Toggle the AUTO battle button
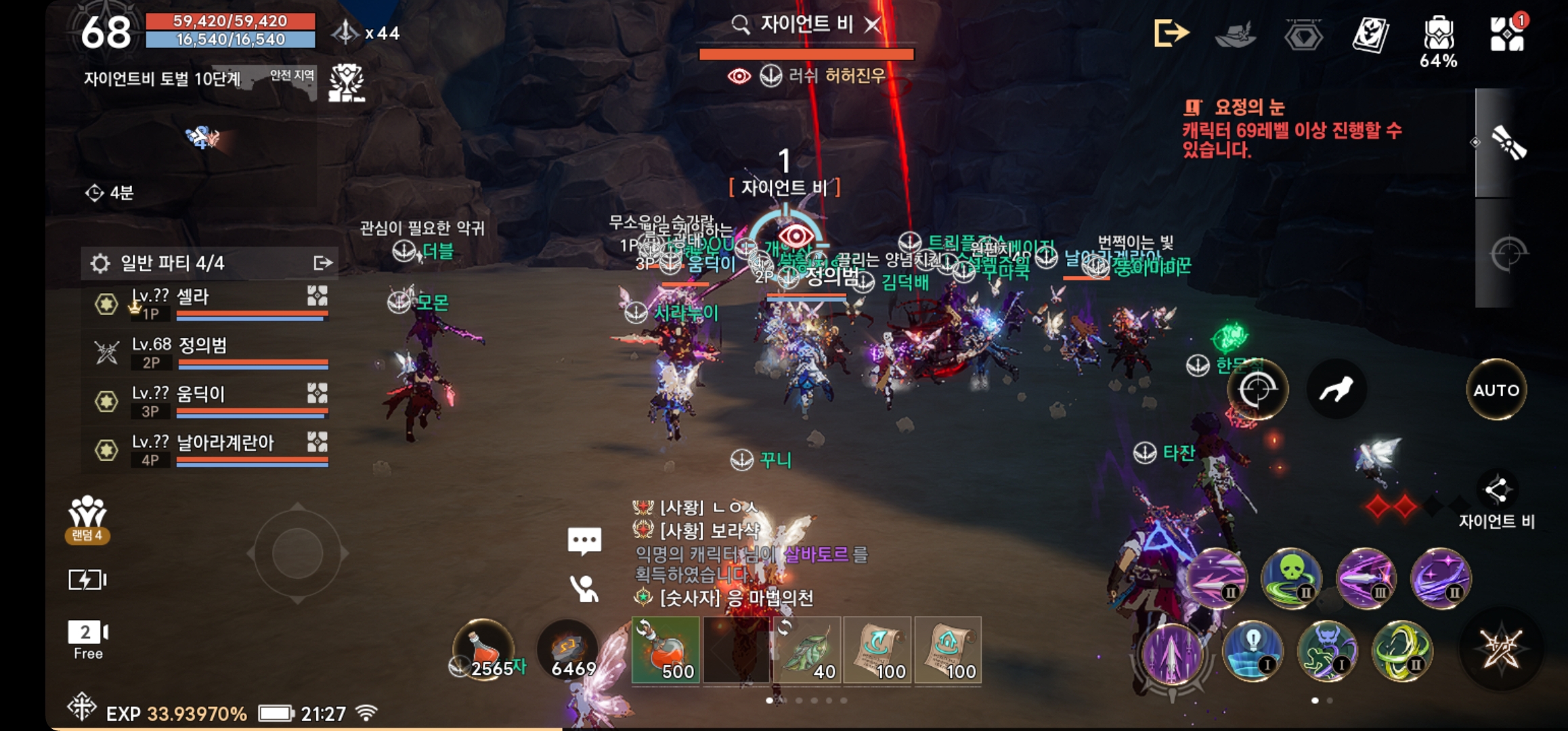 coord(1496,390)
